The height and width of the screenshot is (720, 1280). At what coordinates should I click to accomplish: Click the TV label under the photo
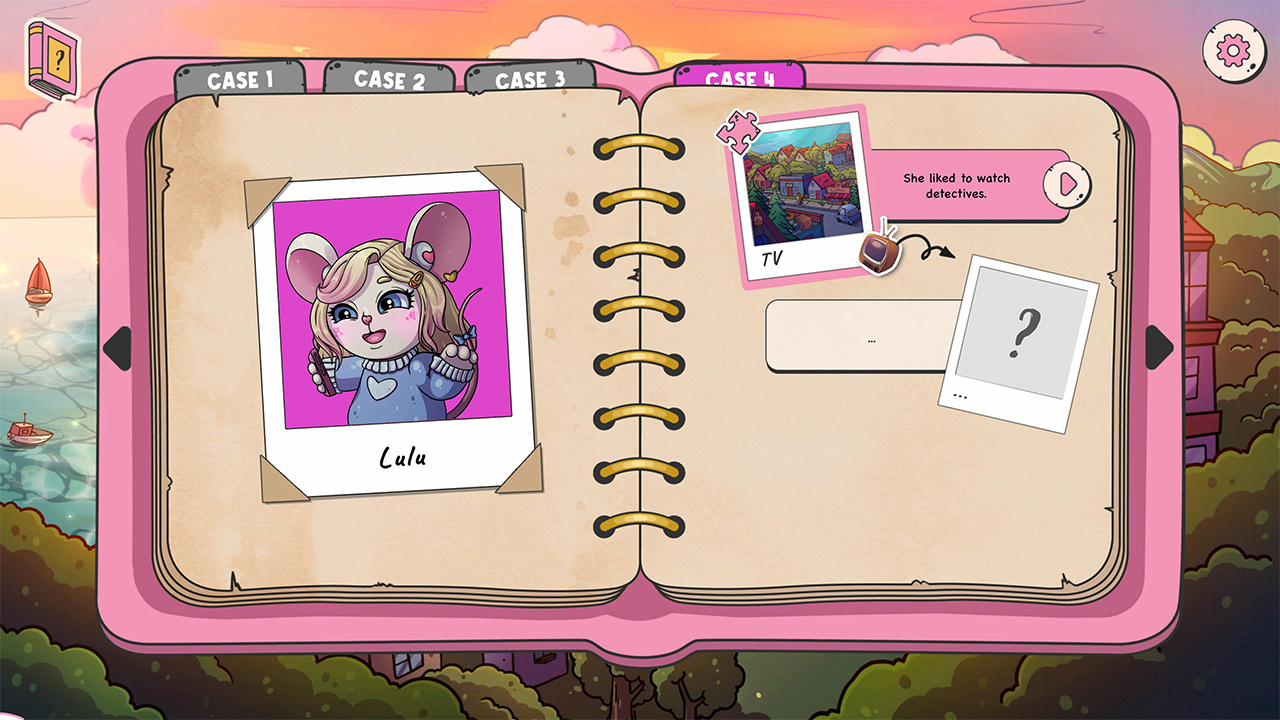click(770, 256)
